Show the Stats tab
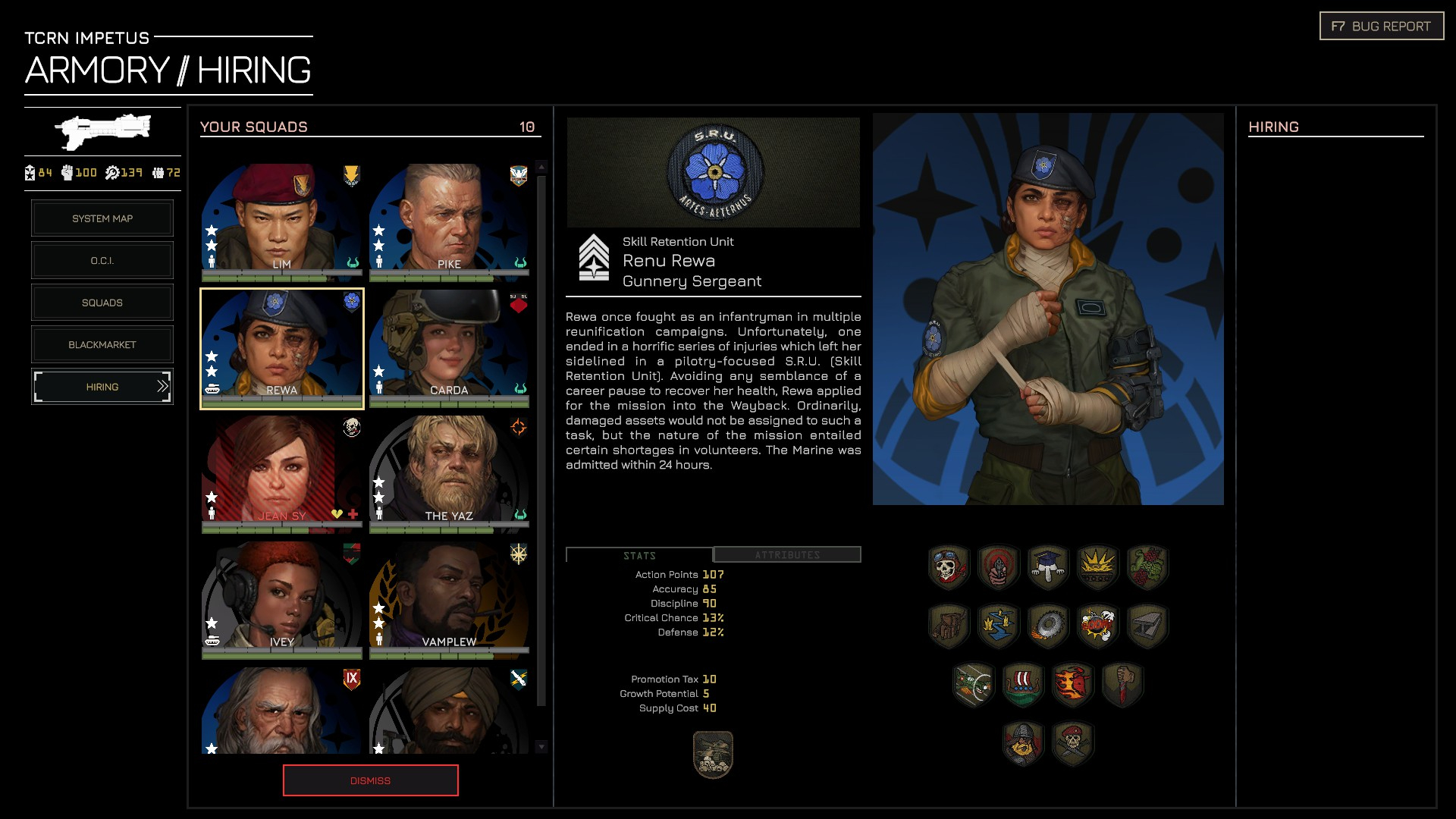The image size is (1456, 819). click(x=639, y=555)
